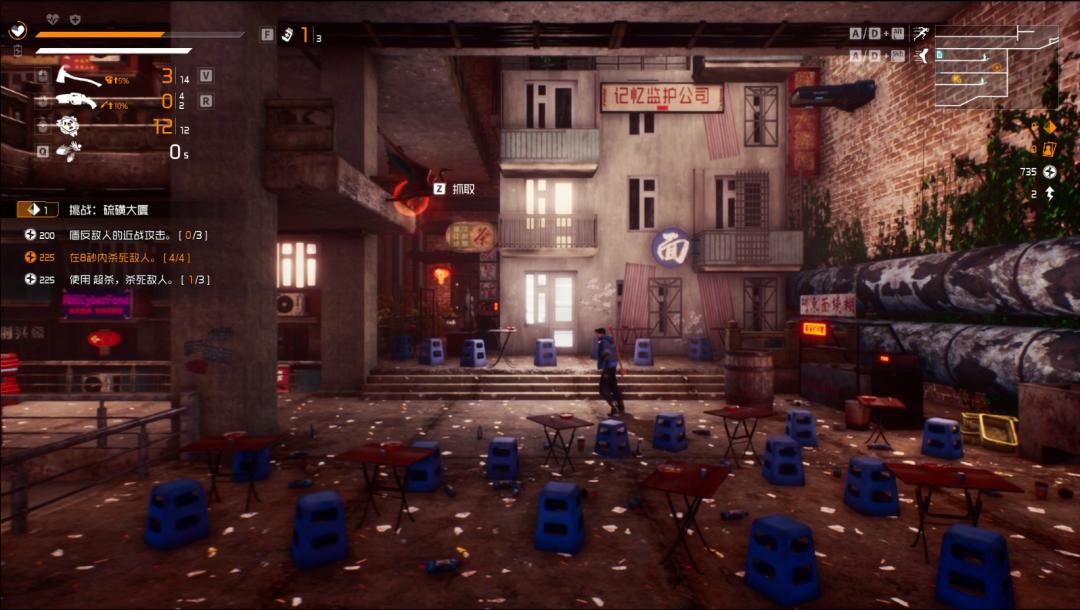Activate the dash-punch skill icon
The height and width of the screenshot is (610, 1080).
pyautogui.click(x=68, y=151)
